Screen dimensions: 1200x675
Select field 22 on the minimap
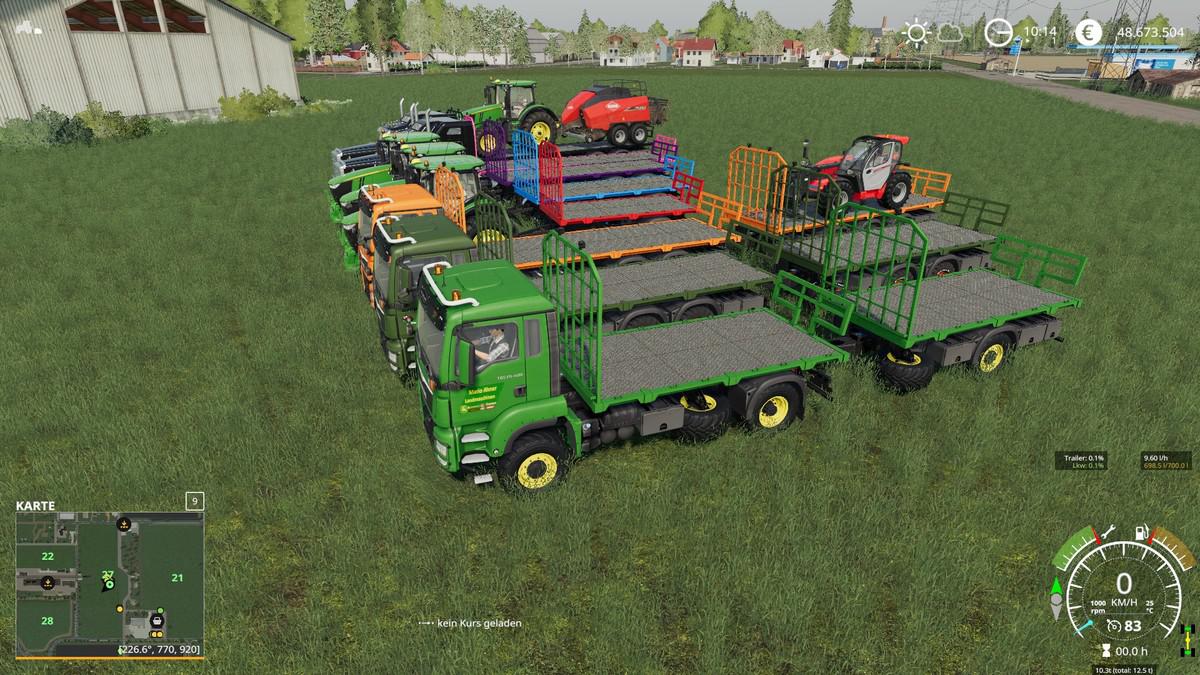[46, 555]
